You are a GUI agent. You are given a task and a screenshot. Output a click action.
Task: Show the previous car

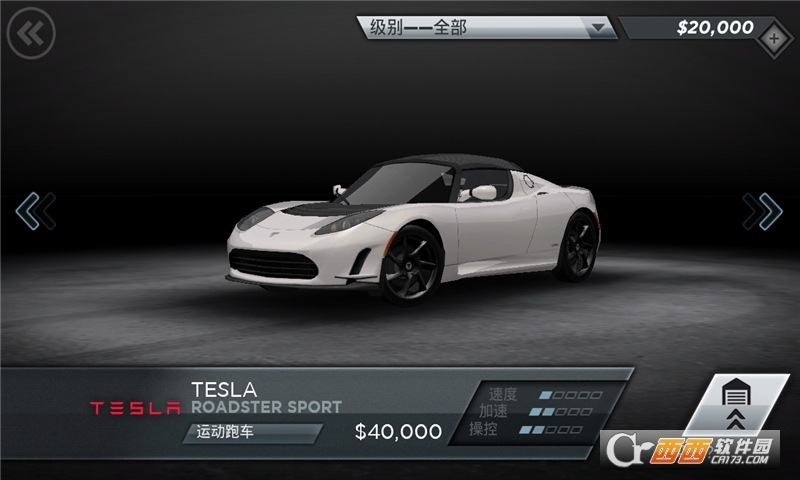click(x=34, y=211)
